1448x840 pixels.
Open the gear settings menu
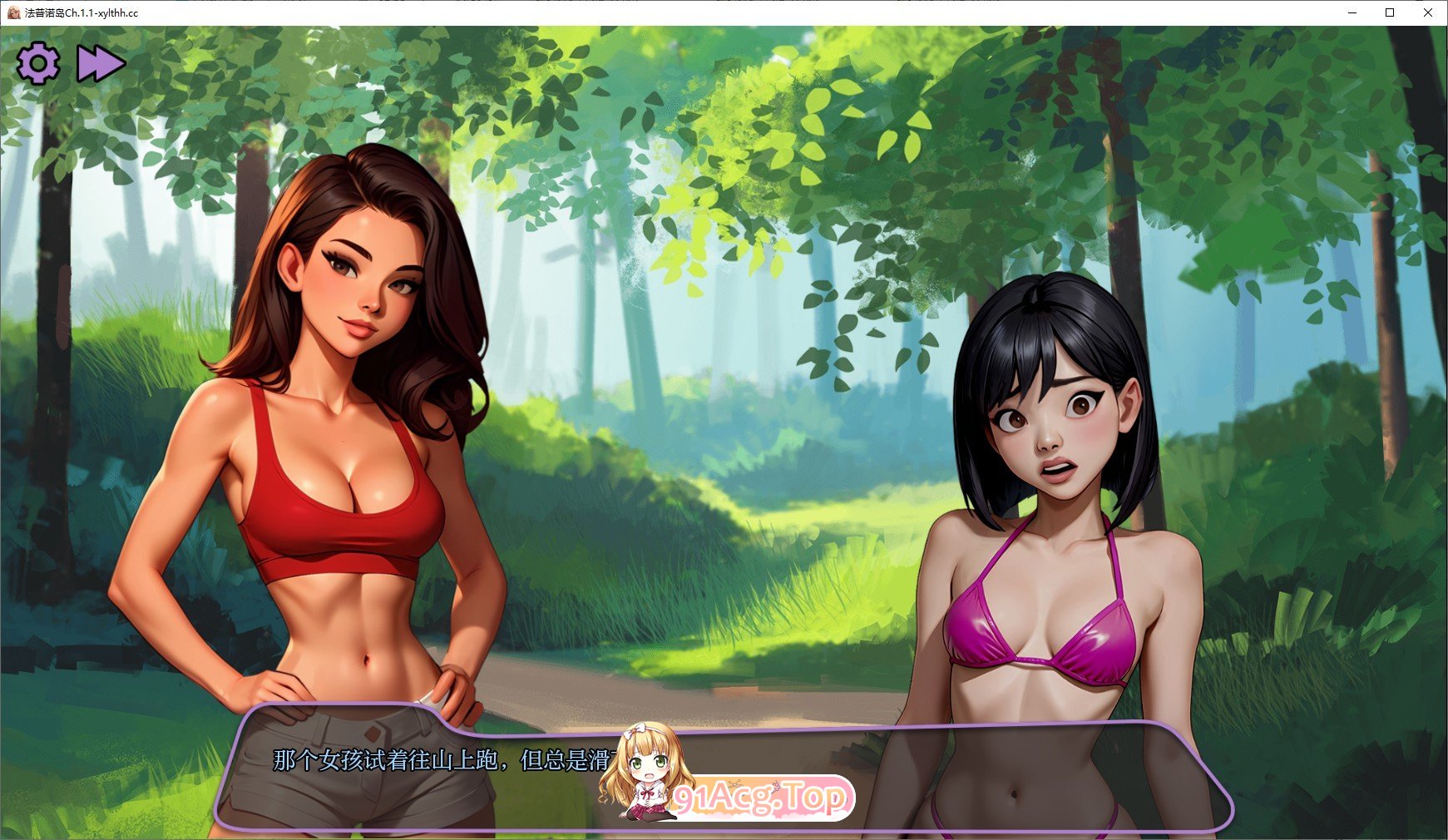(38, 64)
